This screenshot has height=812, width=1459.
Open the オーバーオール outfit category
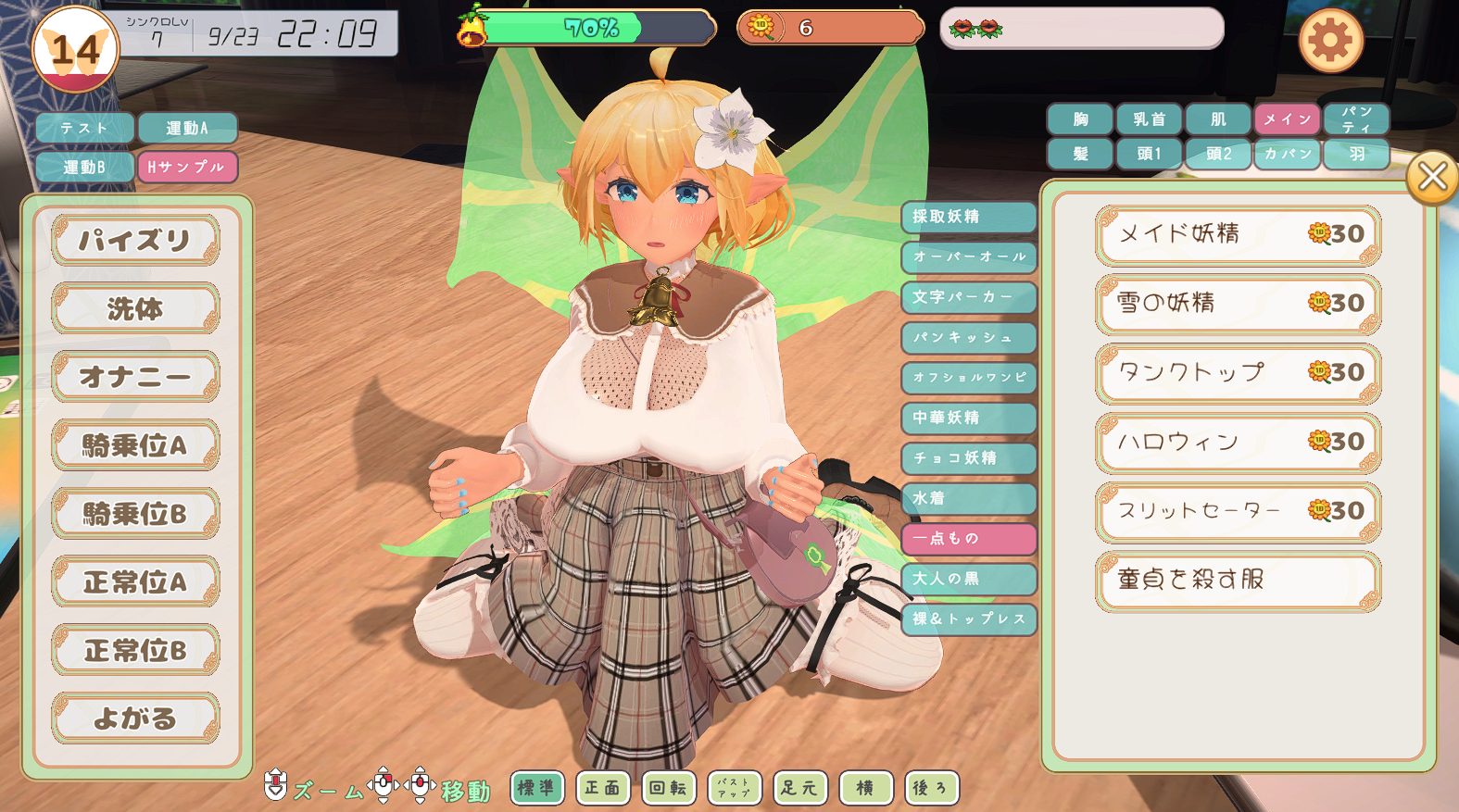[967, 256]
